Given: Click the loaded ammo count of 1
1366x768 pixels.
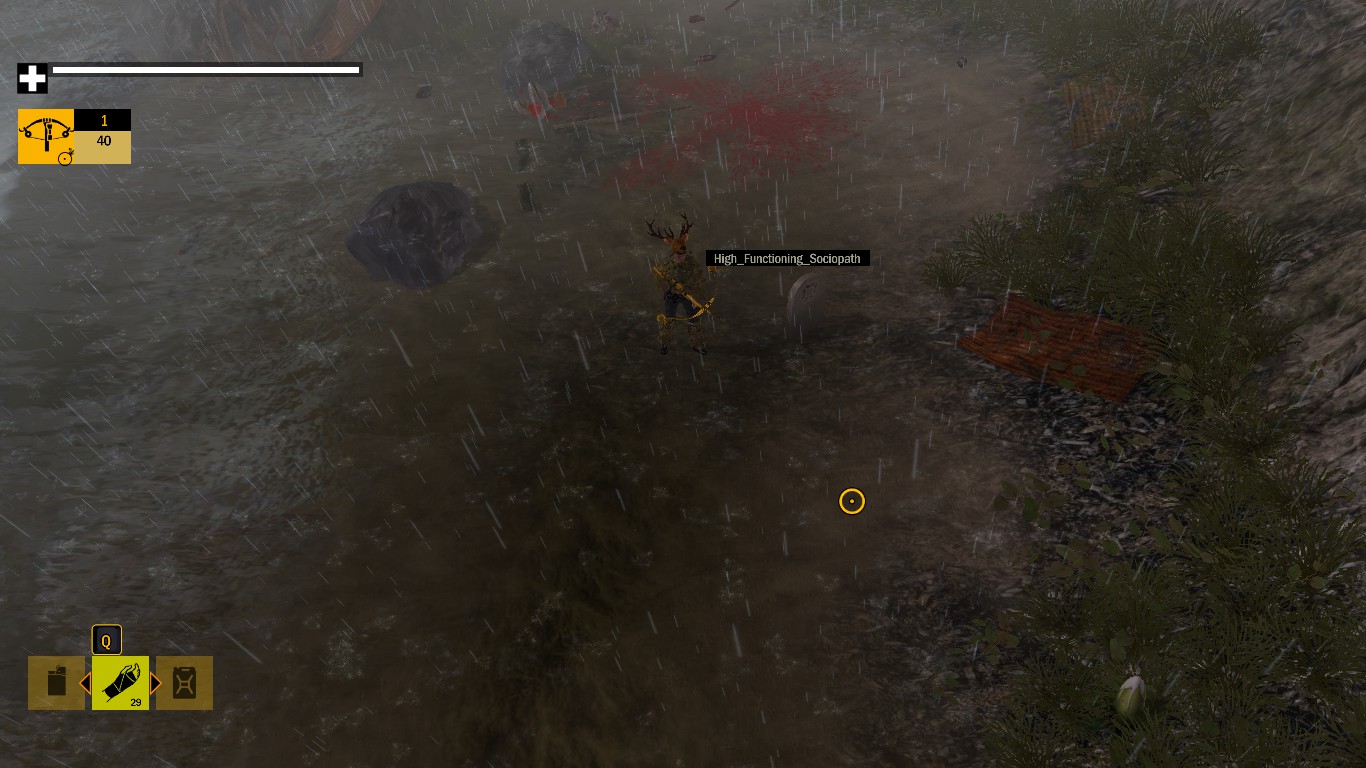Looking at the screenshot, I should tap(104, 120).
